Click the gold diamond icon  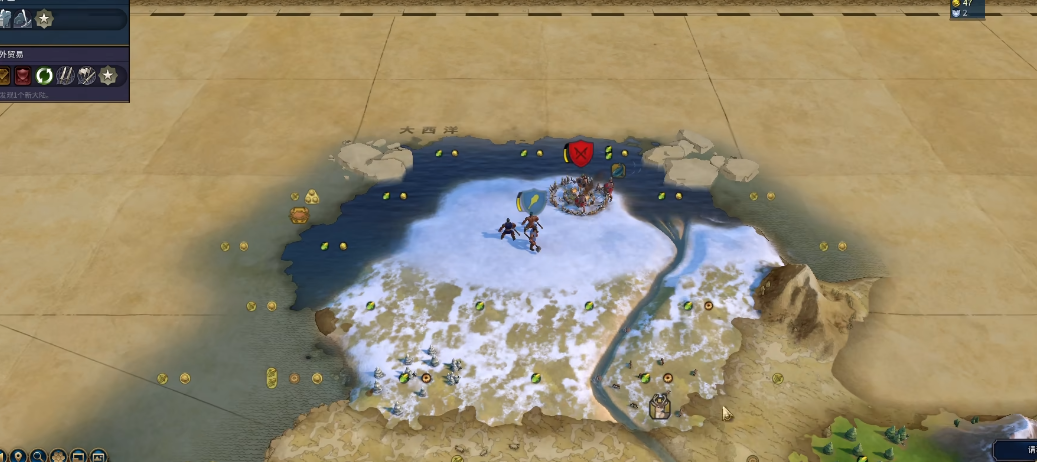click(x=4, y=76)
